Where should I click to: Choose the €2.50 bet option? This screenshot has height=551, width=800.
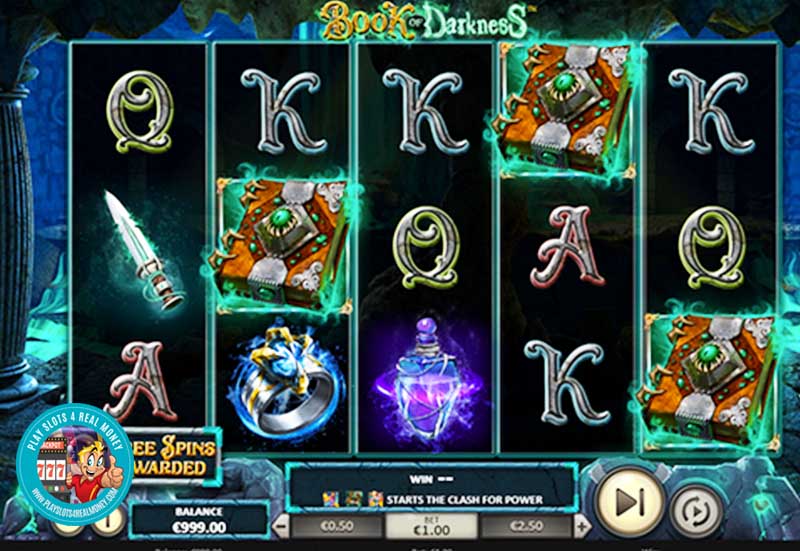(x=529, y=526)
